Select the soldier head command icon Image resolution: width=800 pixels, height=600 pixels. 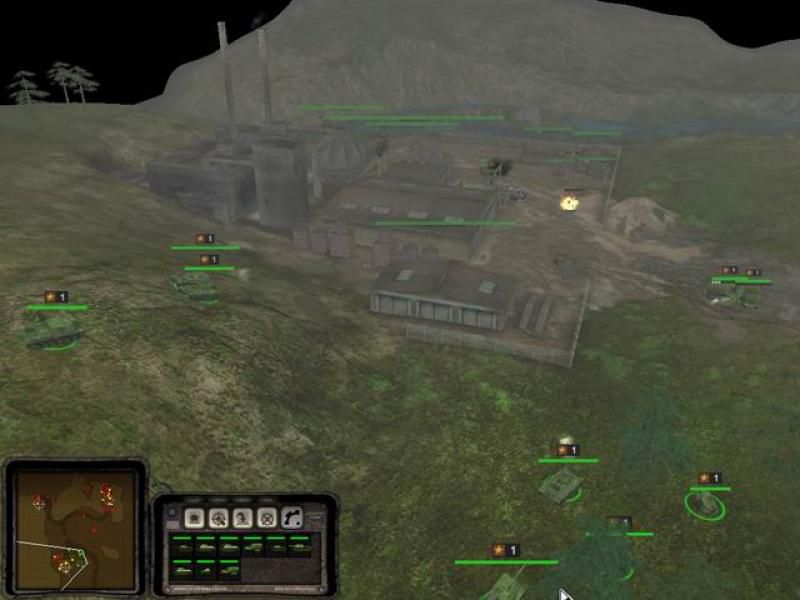click(242, 518)
